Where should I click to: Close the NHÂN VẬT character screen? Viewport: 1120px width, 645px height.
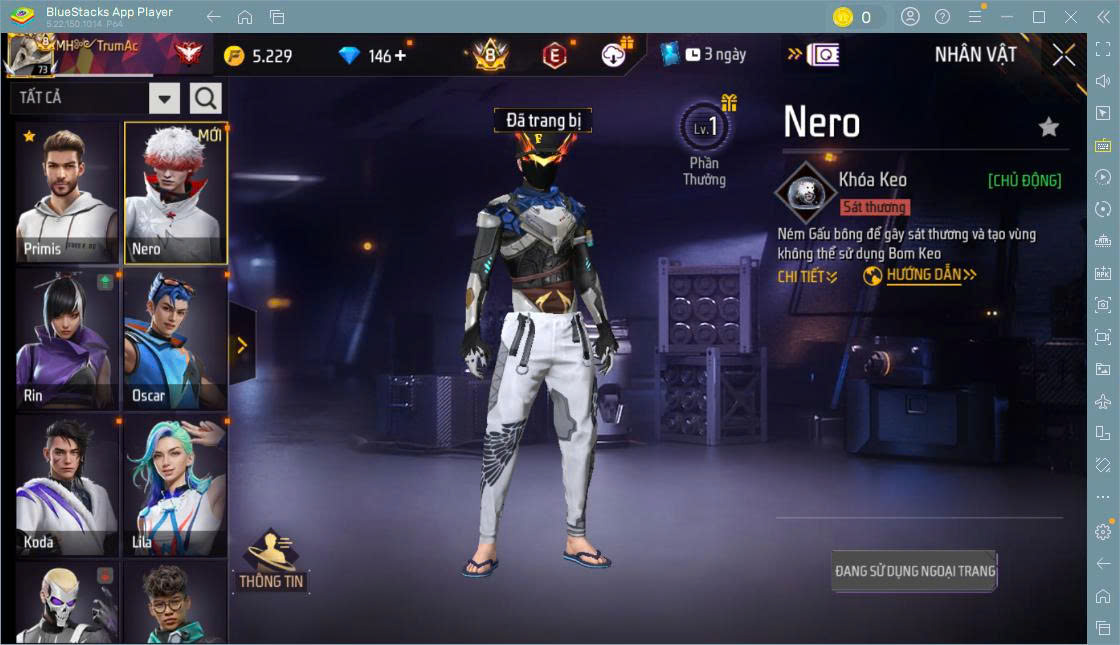[x=1064, y=55]
